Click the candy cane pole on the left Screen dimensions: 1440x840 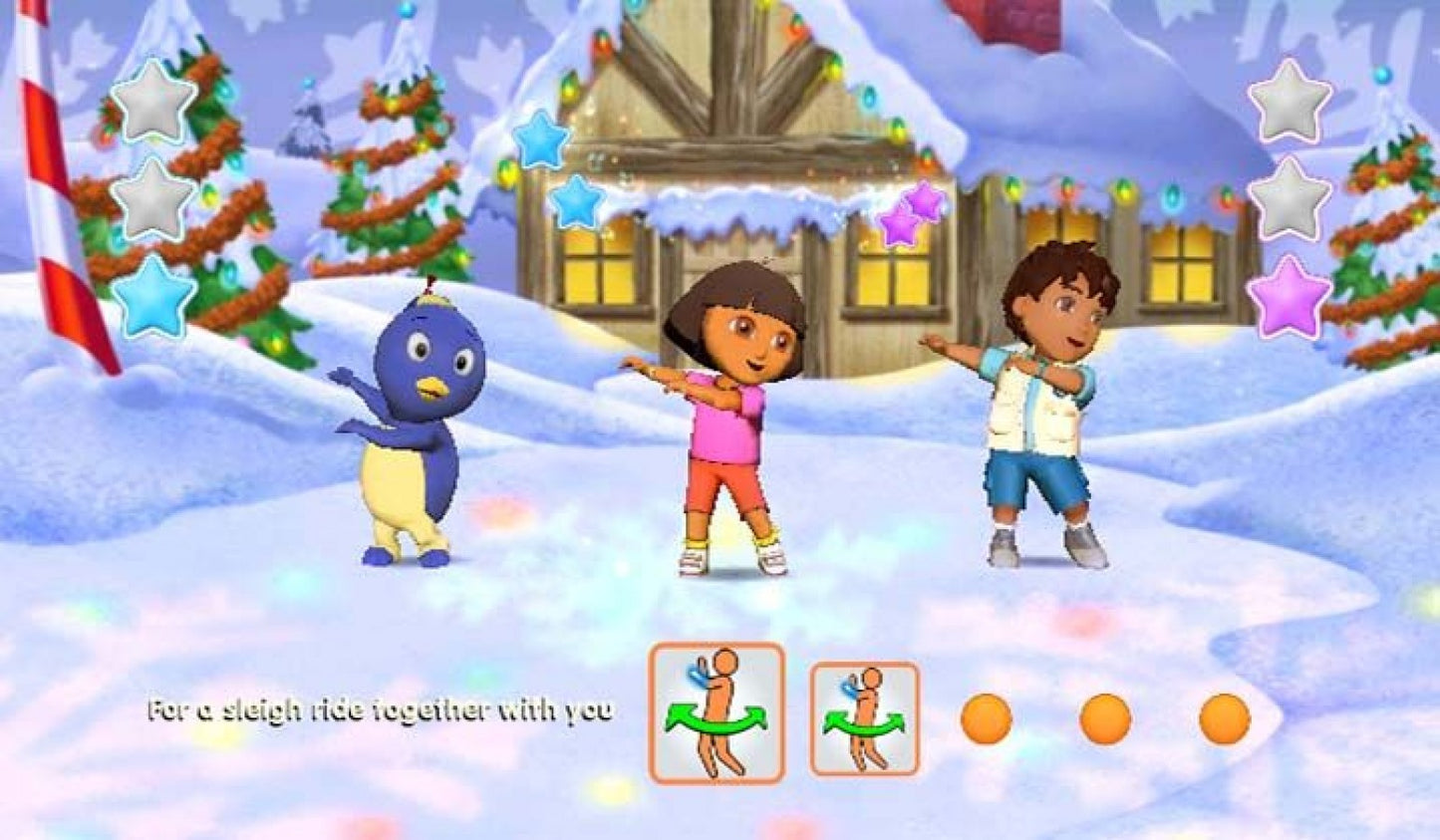(60, 179)
